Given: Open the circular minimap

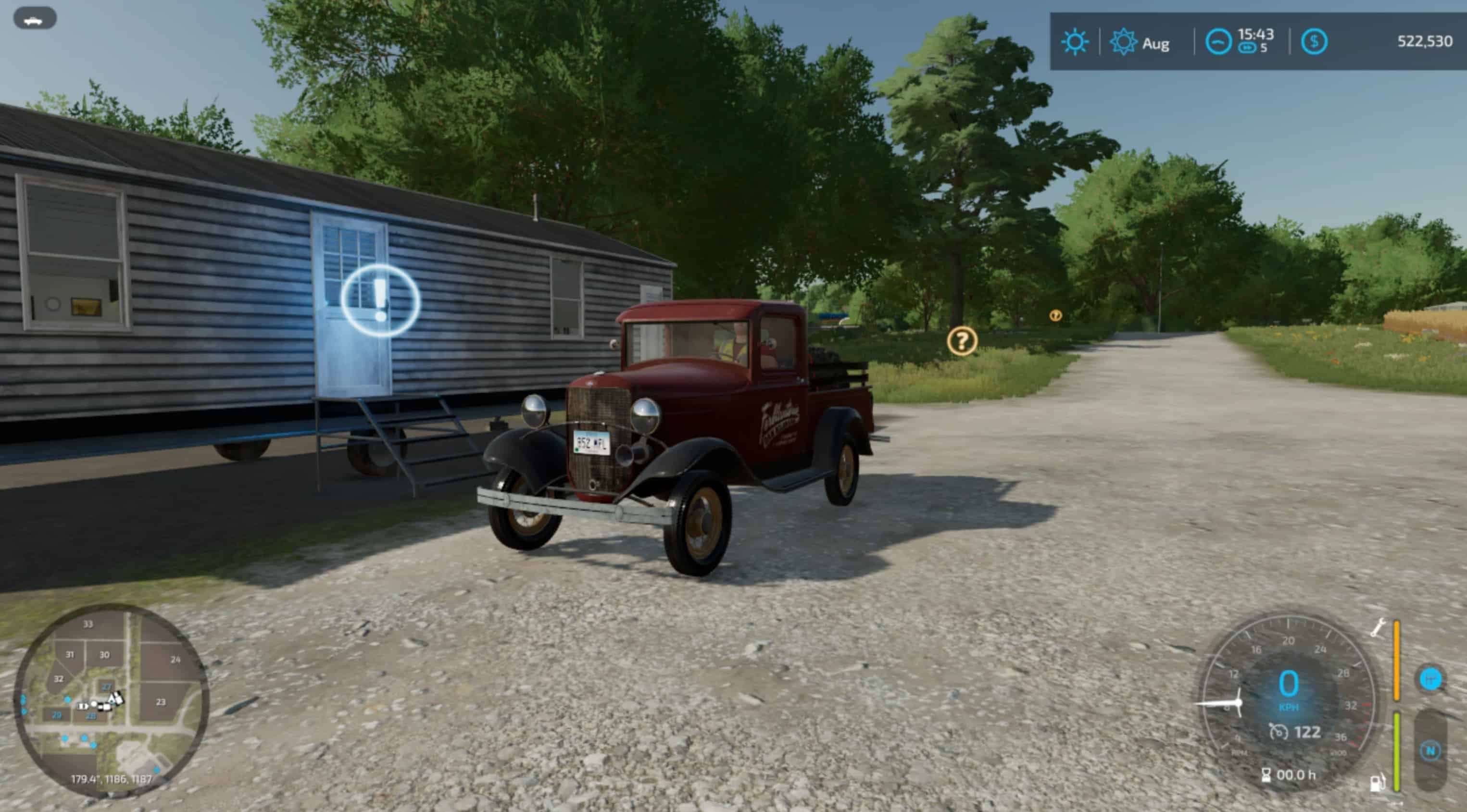Looking at the screenshot, I should coord(111,700).
